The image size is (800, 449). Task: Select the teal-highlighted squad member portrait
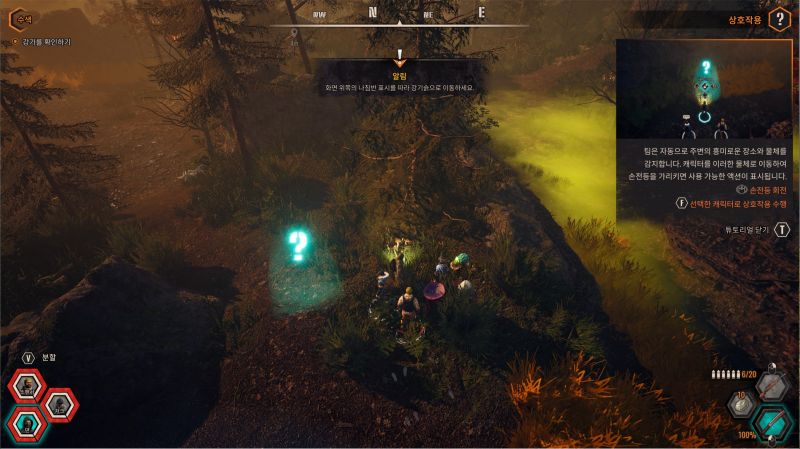pos(27,425)
